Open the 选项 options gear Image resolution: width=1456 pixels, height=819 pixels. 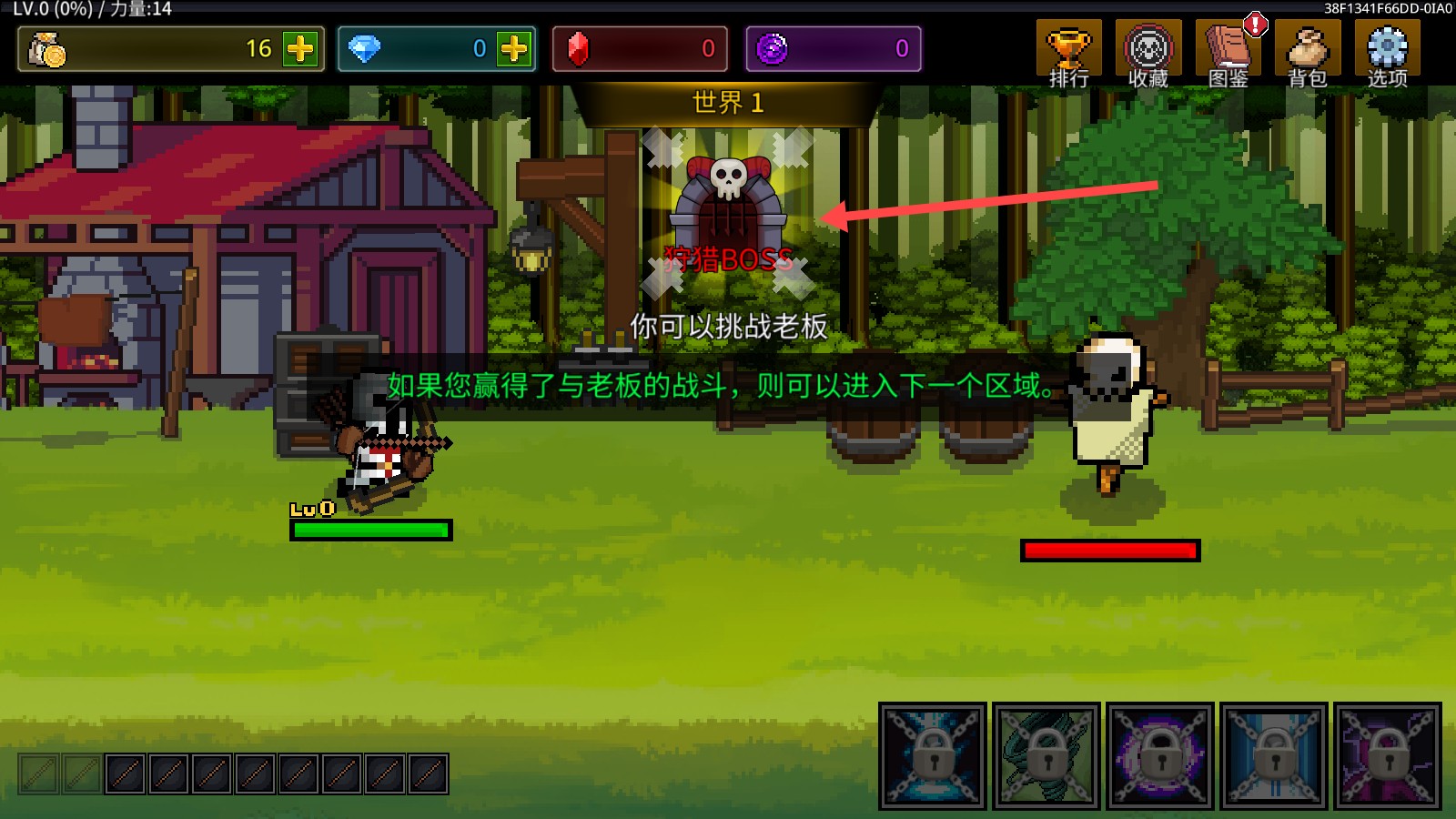pos(1387,53)
